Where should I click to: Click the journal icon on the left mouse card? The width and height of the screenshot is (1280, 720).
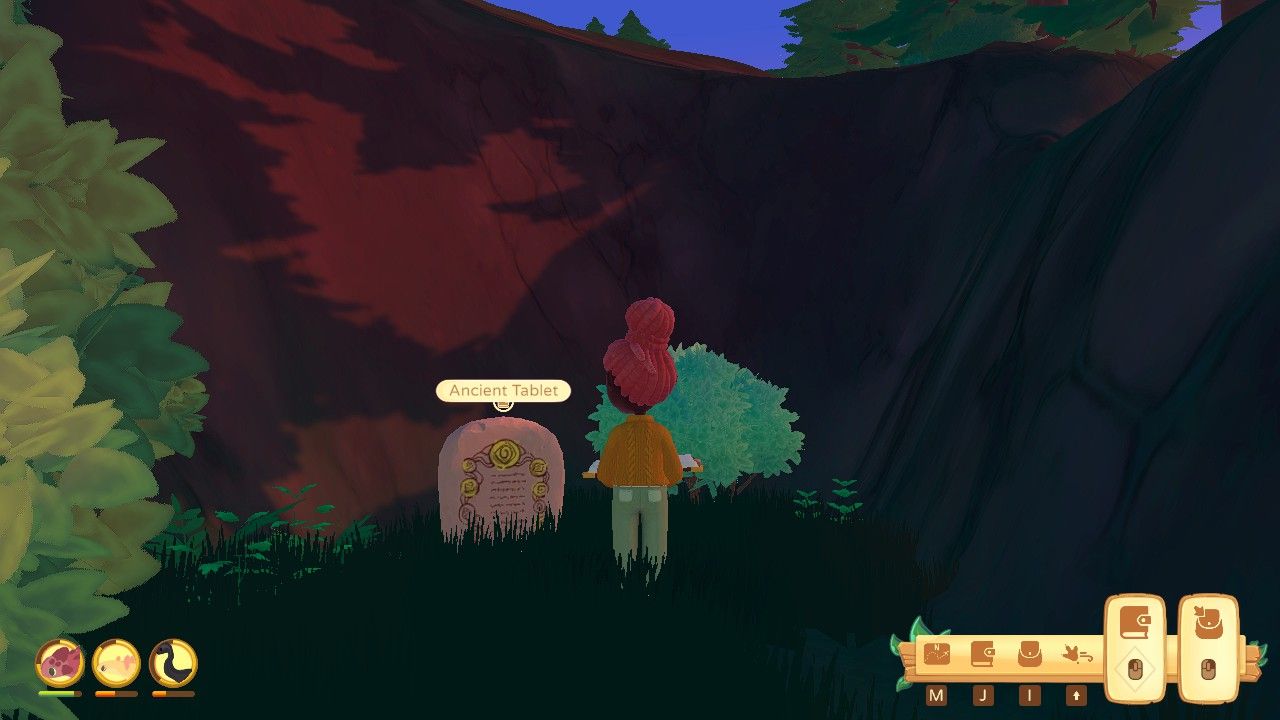tap(1134, 622)
